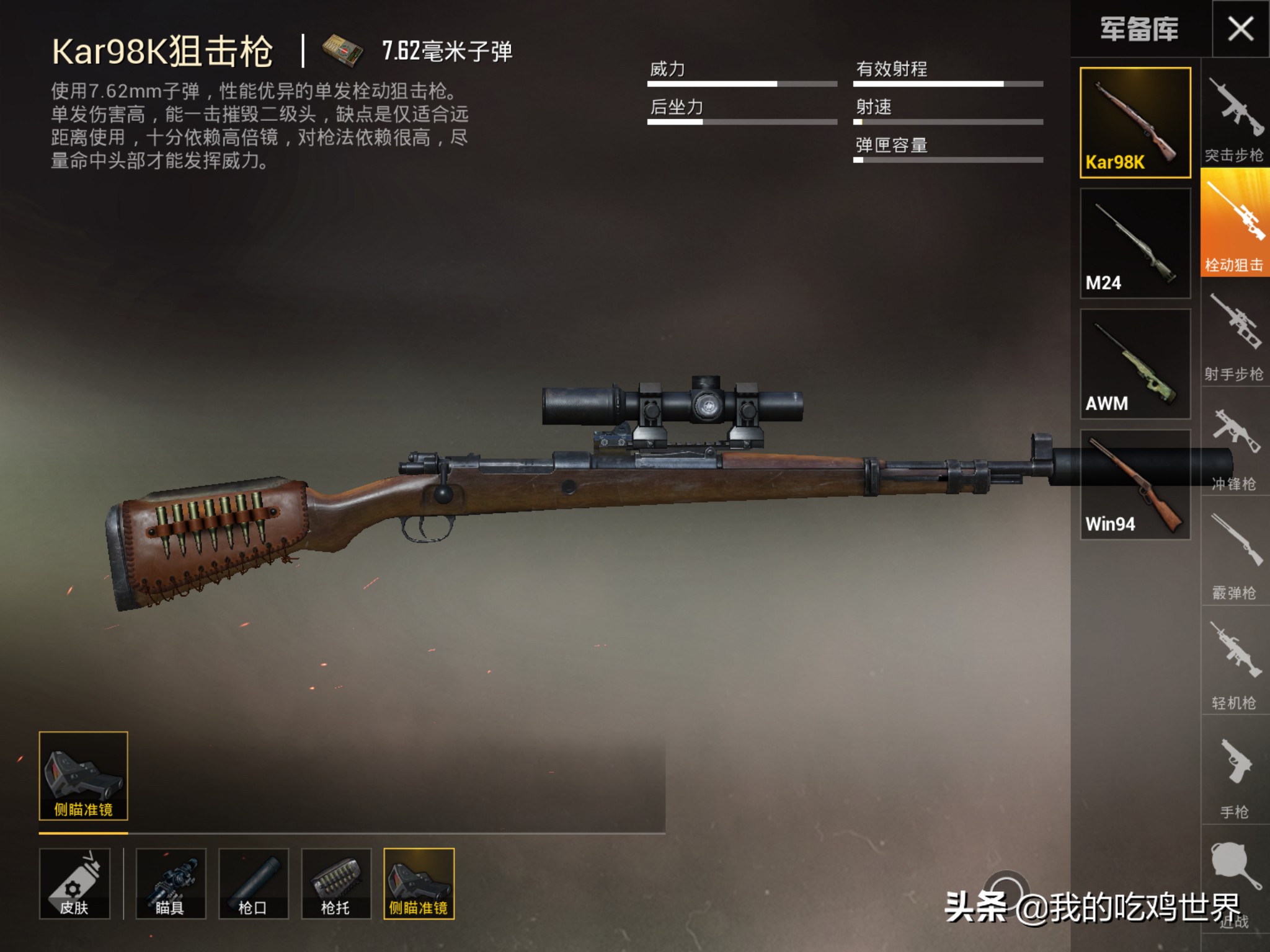Select the 枪托 stock attachment slot
Viewport: 1270px width, 952px height.
click(336, 883)
